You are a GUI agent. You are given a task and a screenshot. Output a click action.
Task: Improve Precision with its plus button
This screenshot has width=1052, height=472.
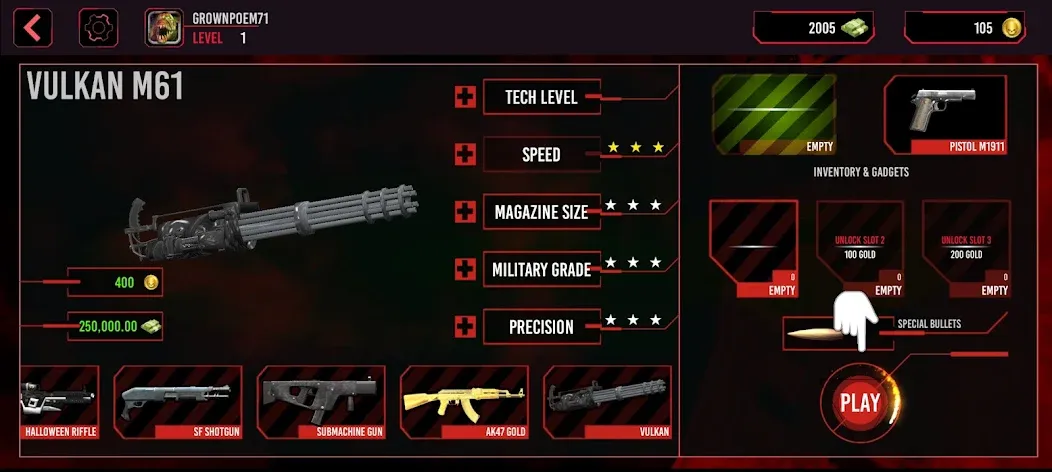pyautogui.click(x=465, y=327)
